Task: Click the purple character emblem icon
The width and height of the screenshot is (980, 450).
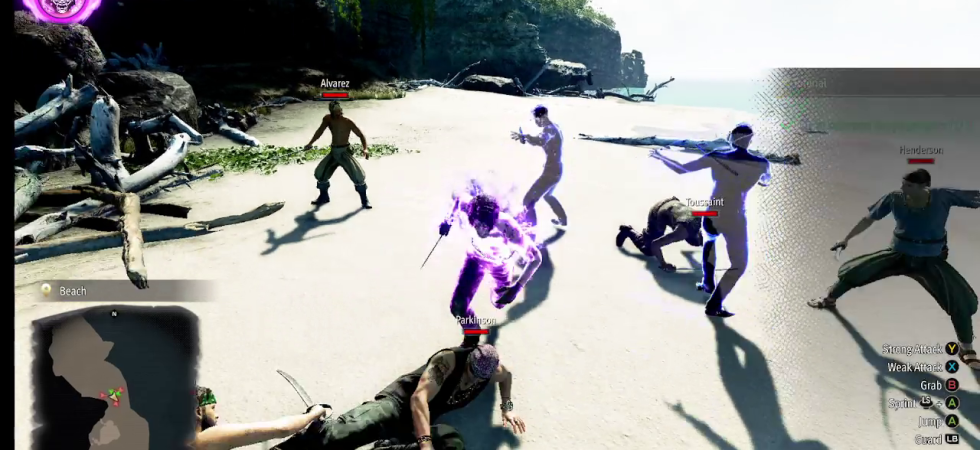Action: pyautogui.click(x=62, y=9)
